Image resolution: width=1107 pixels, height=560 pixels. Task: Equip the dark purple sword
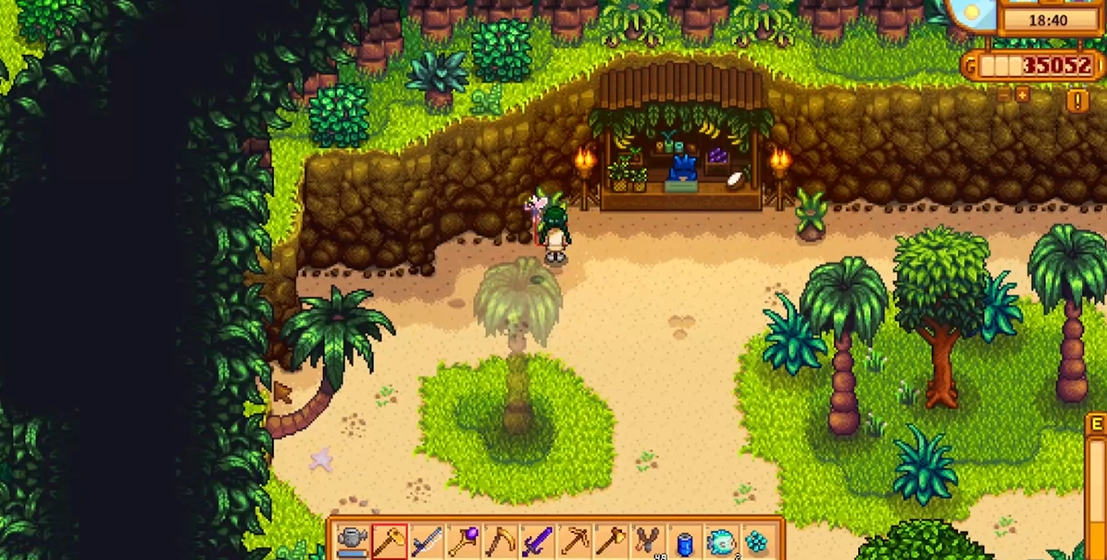537,542
